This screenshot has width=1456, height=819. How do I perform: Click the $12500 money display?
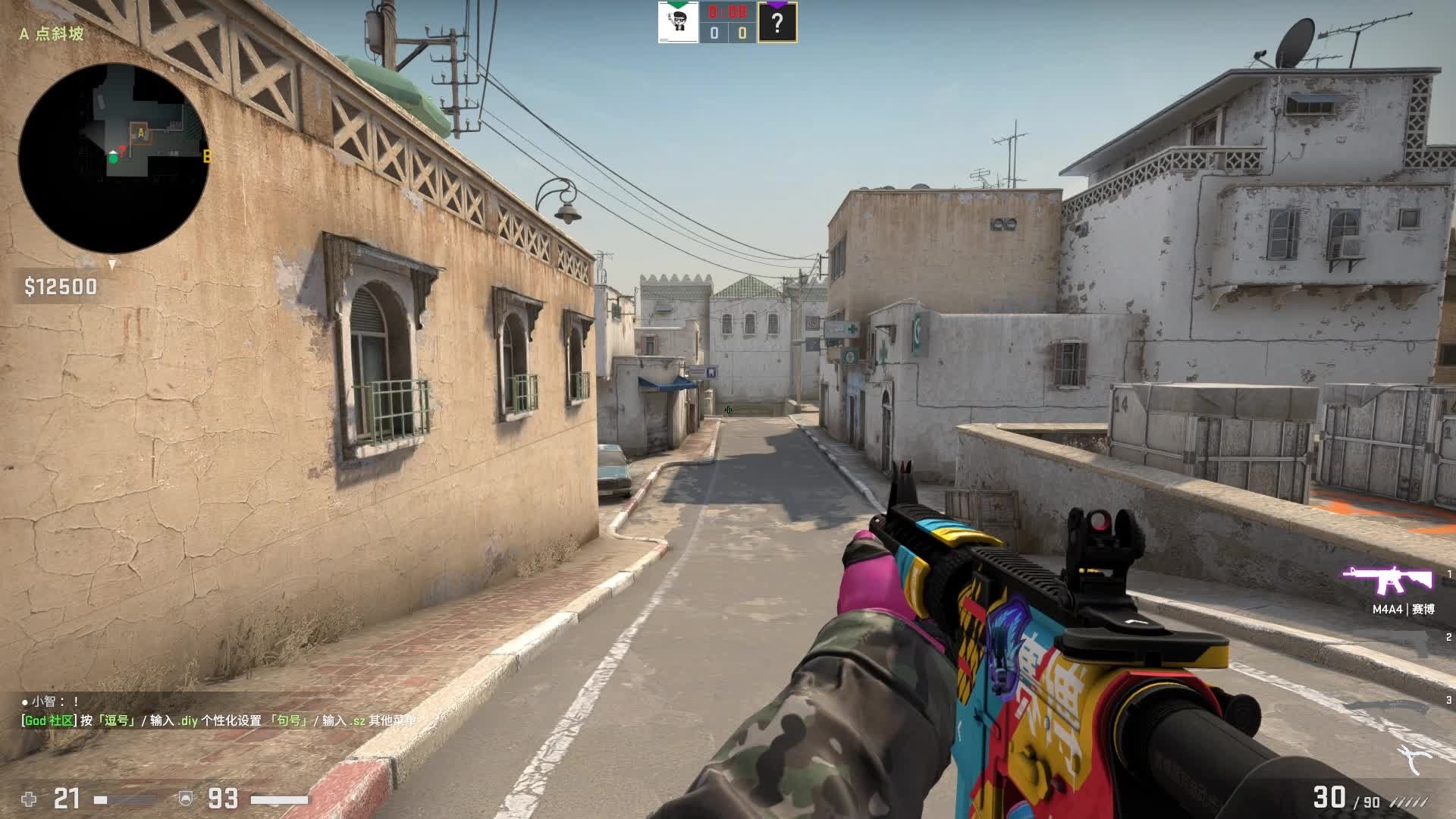(61, 287)
